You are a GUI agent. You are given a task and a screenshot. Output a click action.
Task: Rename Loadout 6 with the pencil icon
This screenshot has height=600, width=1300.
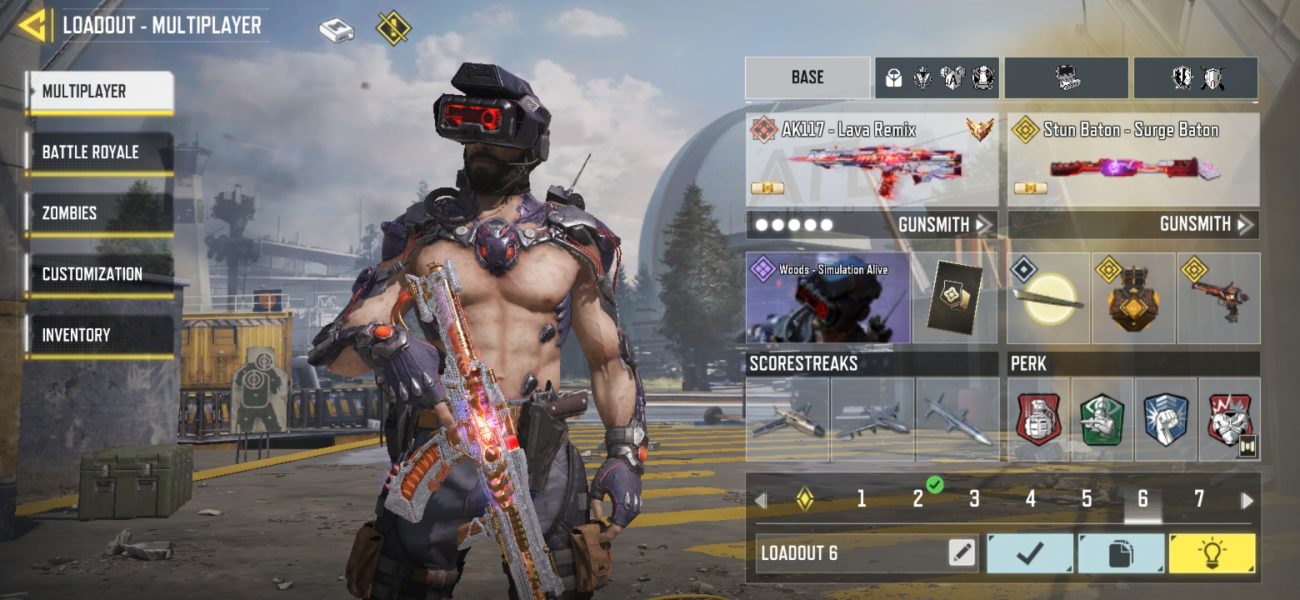pyautogui.click(x=962, y=553)
